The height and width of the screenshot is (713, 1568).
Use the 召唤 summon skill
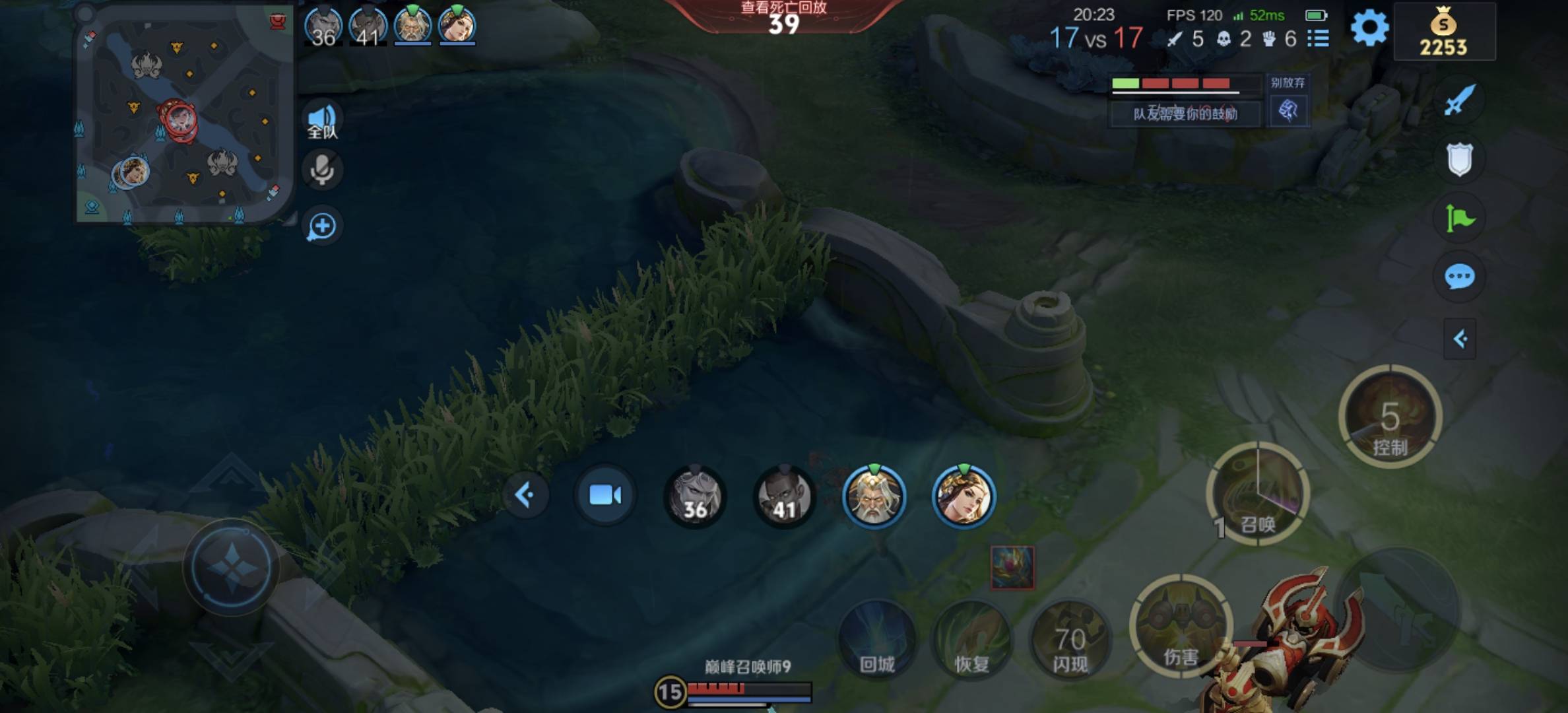(x=1258, y=494)
